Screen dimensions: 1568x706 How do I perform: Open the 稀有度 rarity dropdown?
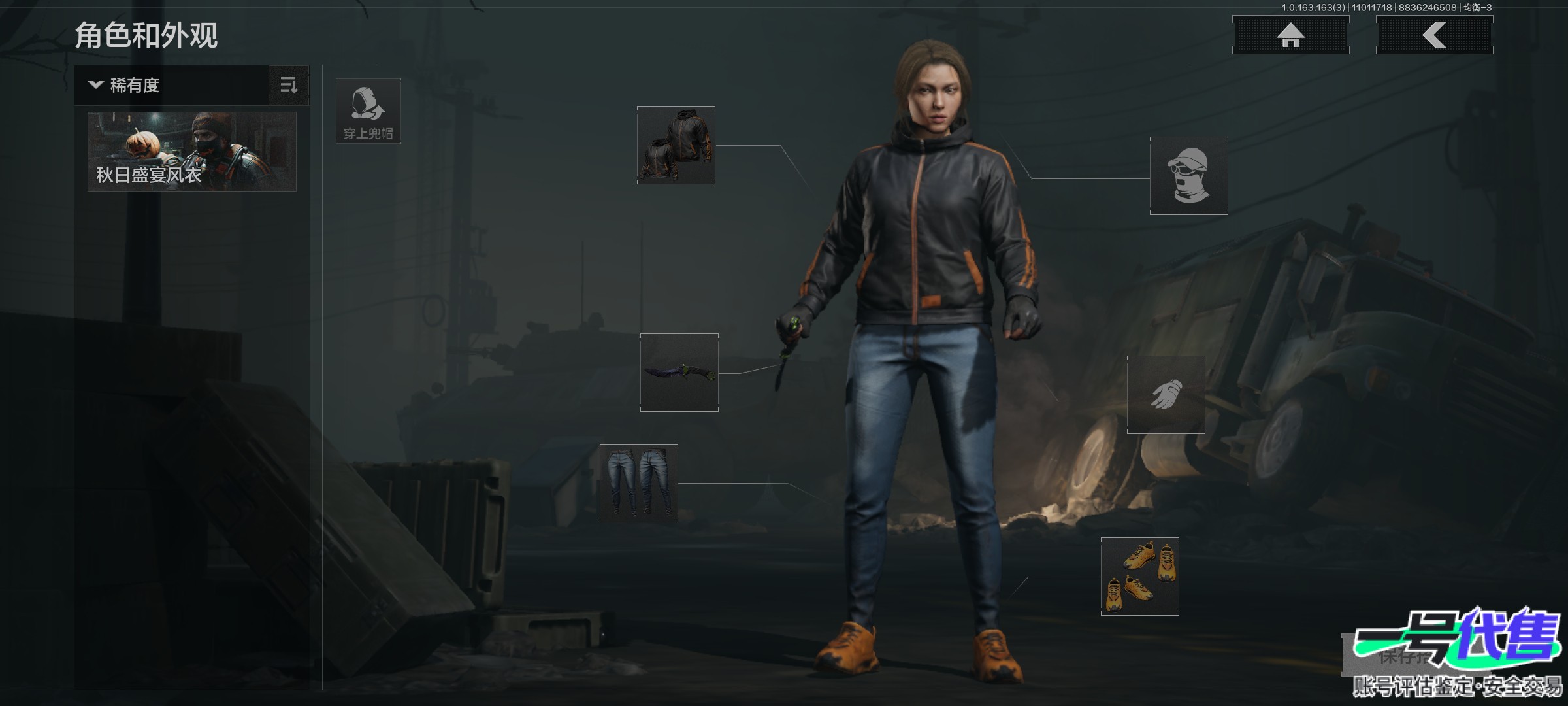171,85
